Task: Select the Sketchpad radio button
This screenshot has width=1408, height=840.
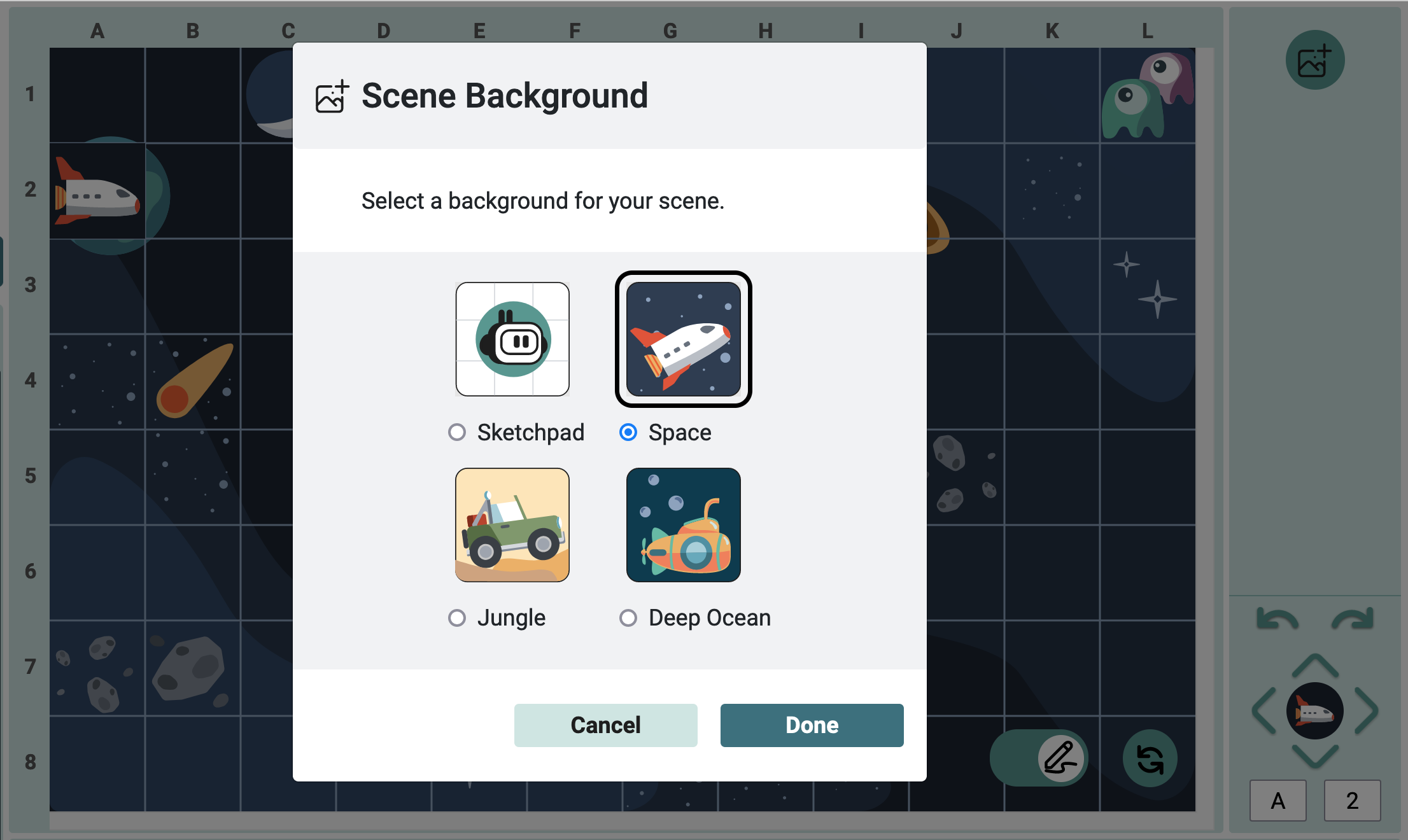Action: [456, 432]
